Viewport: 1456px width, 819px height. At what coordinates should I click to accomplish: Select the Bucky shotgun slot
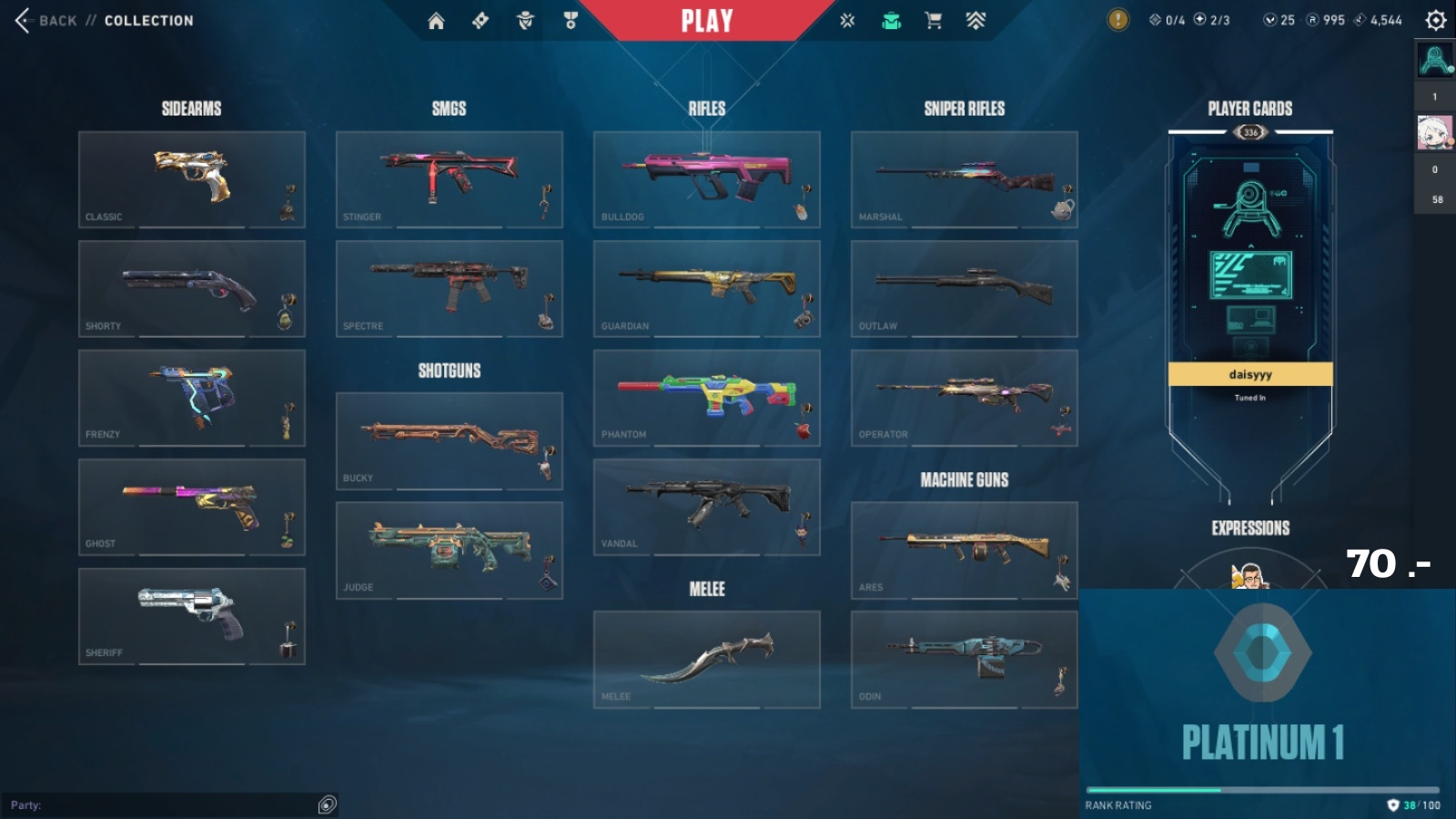pos(449,441)
